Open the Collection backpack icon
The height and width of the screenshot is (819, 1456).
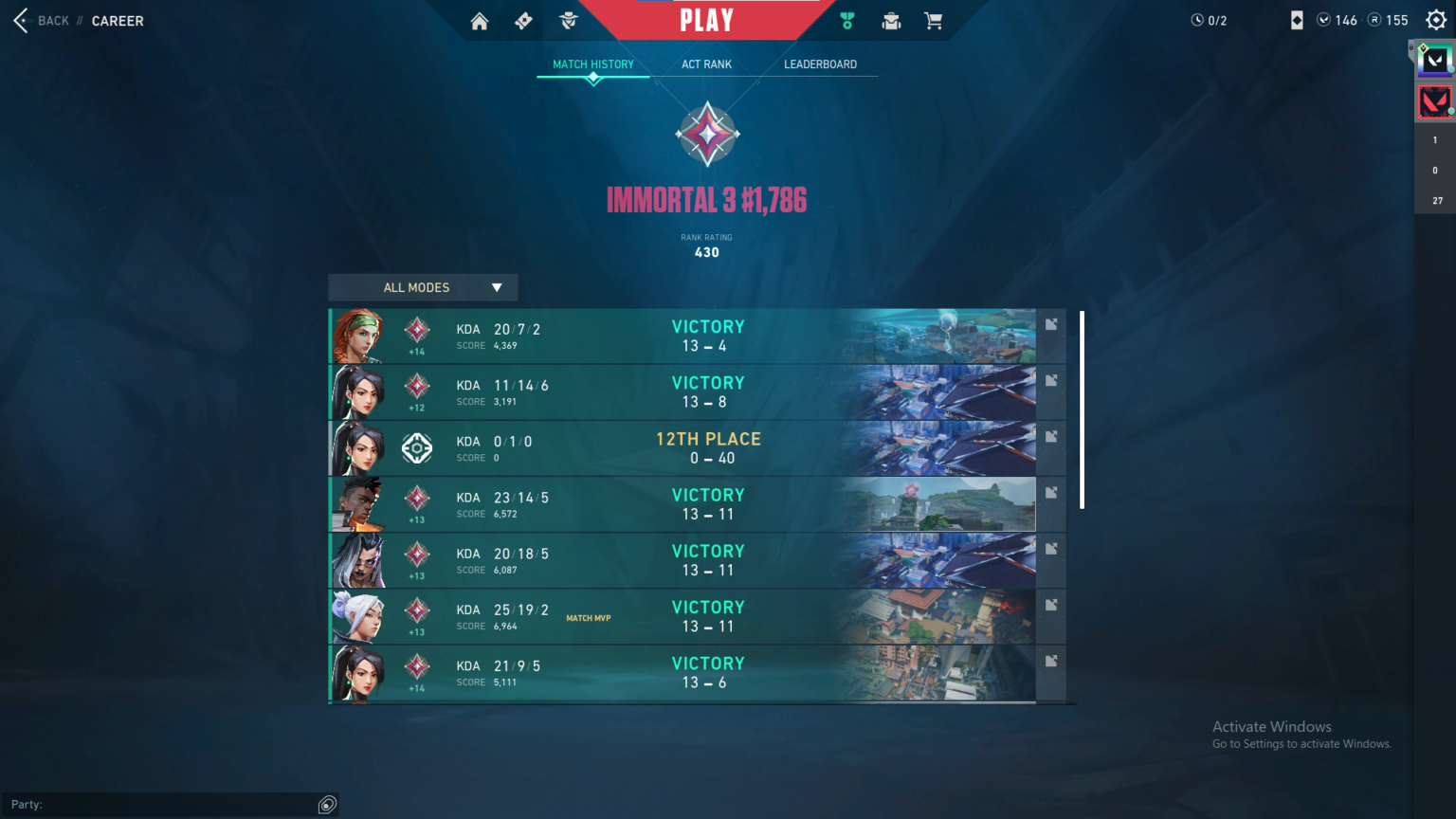890,20
